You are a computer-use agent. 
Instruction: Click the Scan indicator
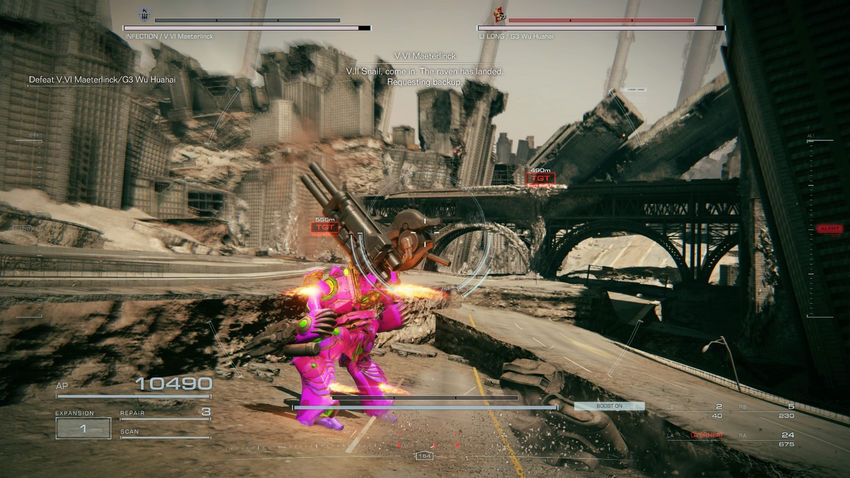click(x=164, y=433)
